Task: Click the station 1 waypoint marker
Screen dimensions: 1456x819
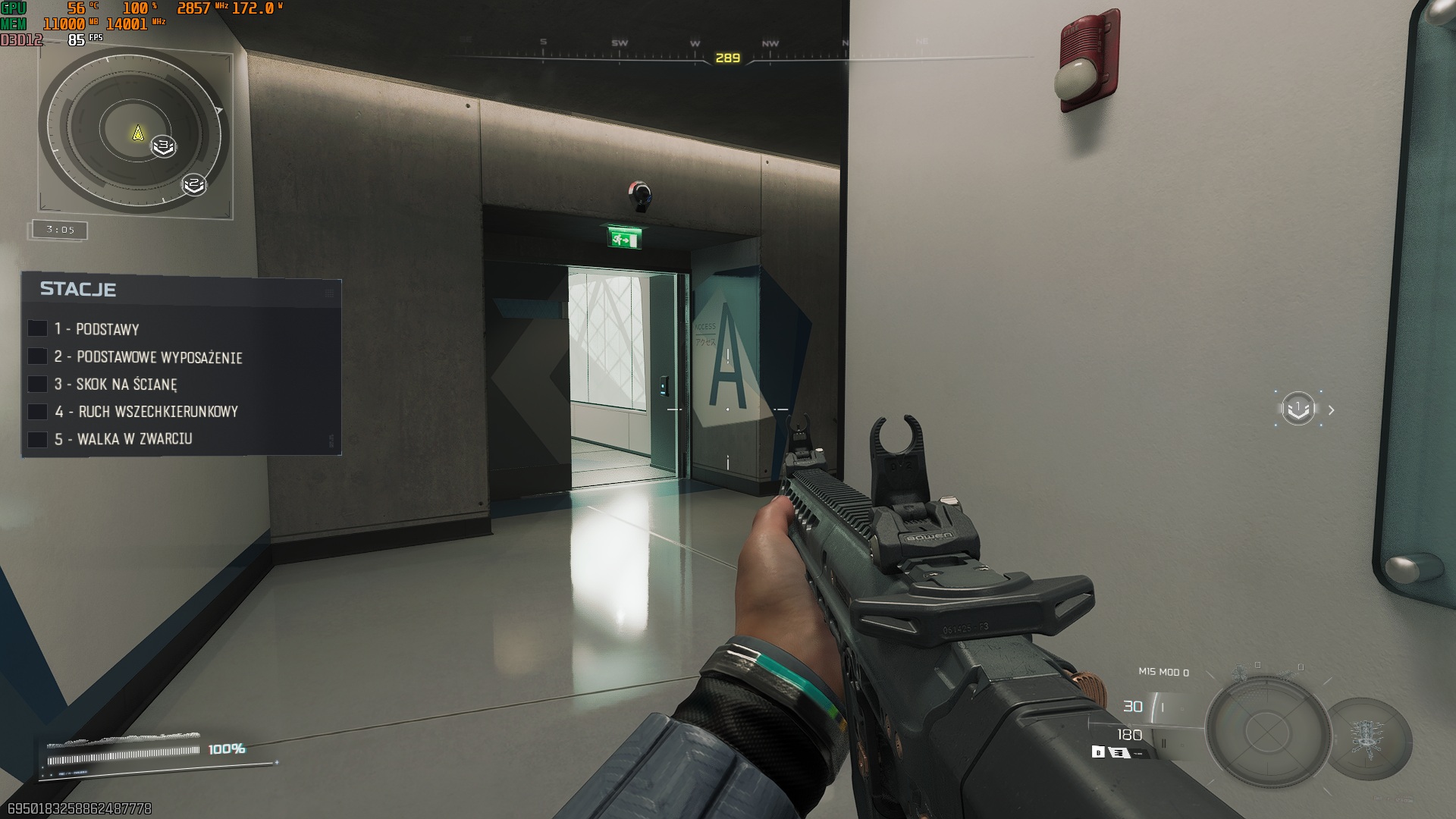Action: tap(1298, 409)
